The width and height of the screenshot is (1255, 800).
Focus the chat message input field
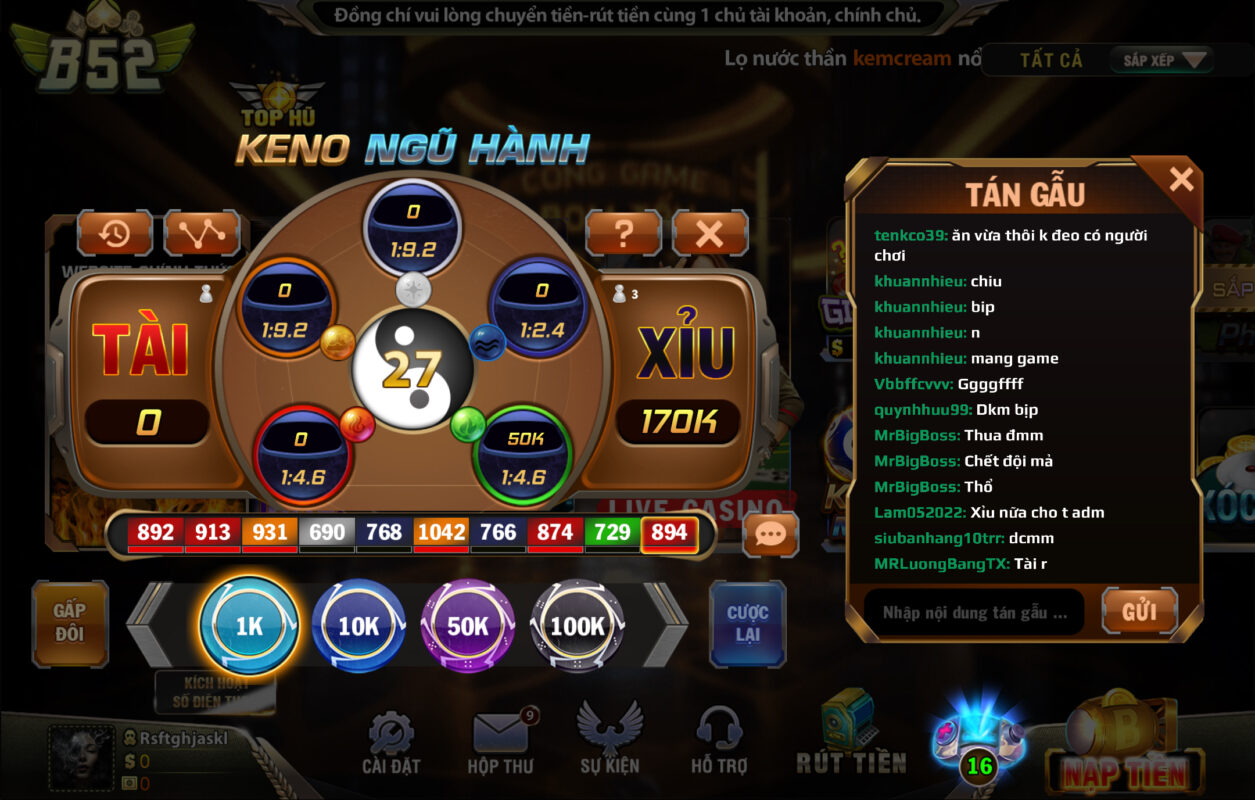coord(973,612)
